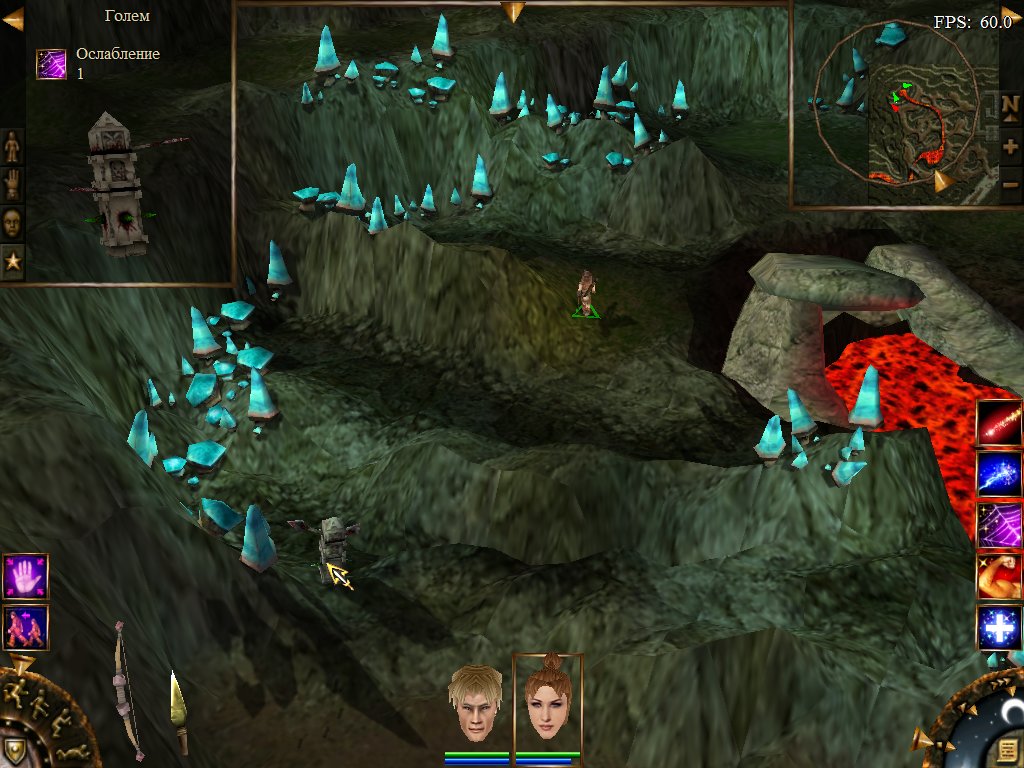The image size is (1024, 768).
Task: Cast the red fire arrow spell
Action: point(999,423)
